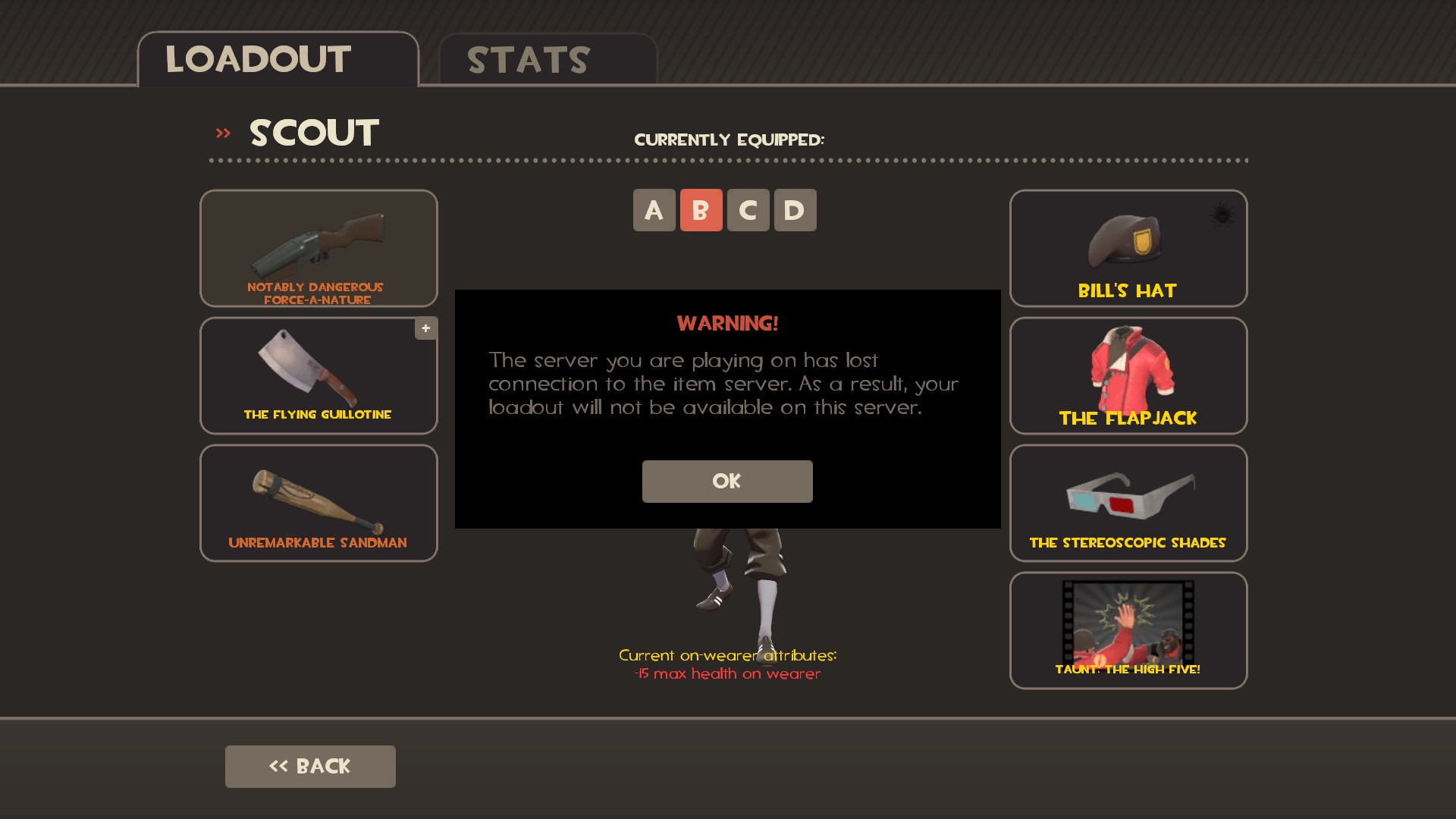
Task: Activate loadout preset C
Action: [x=748, y=210]
